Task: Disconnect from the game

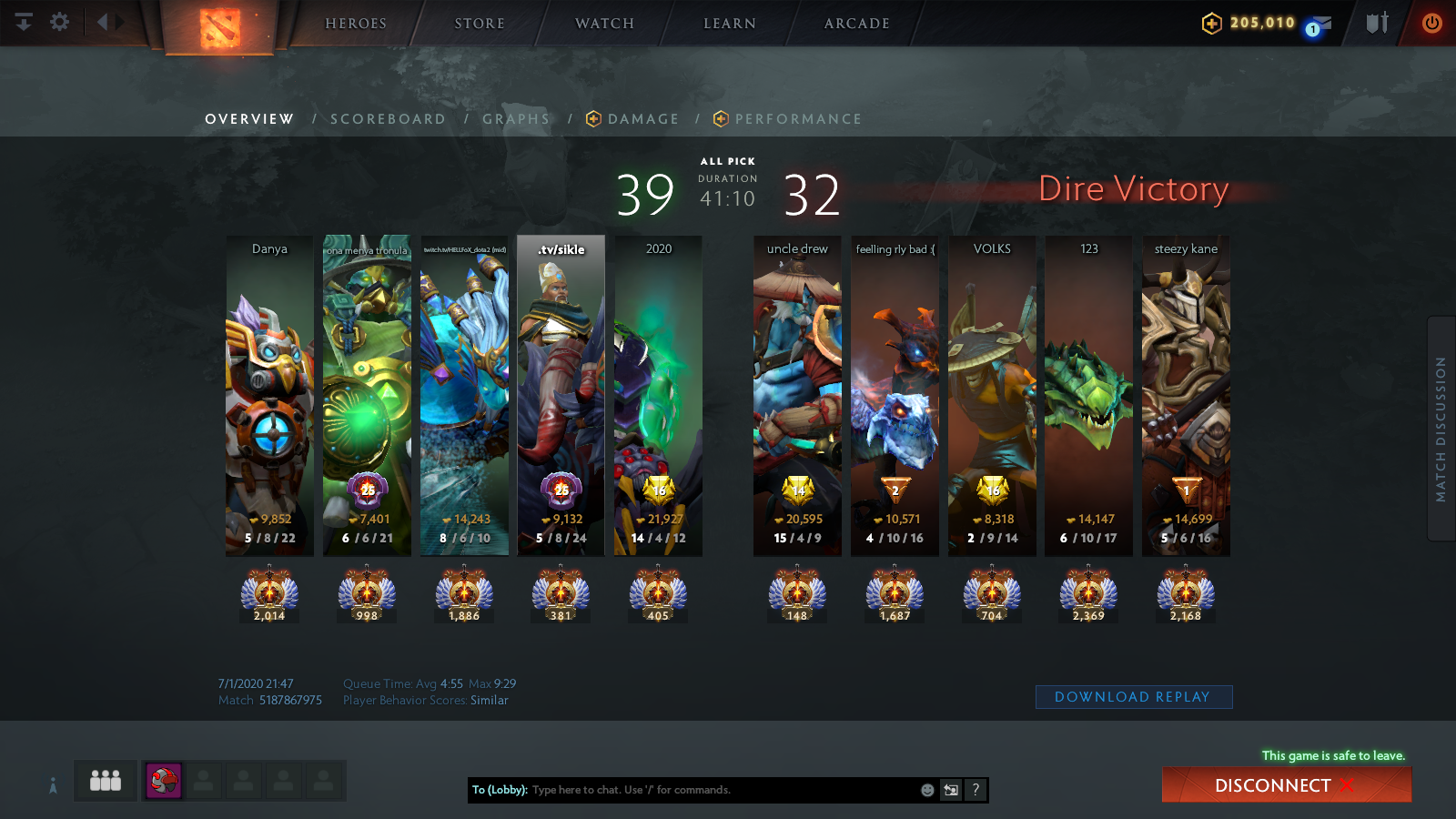Action: [x=1286, y=785]
